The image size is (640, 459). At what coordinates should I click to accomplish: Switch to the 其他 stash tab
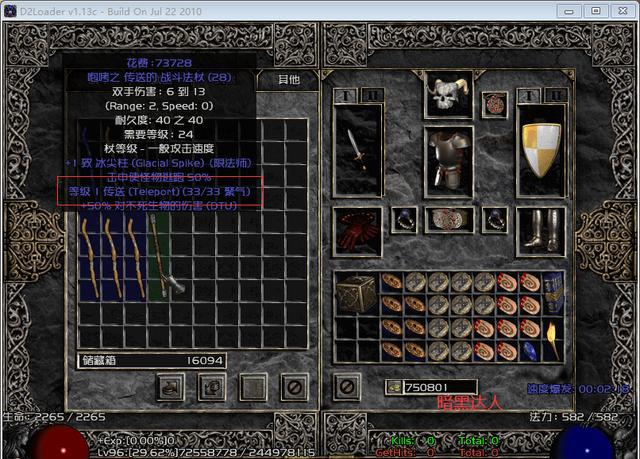pyautogui.click(x=288, y=78)
